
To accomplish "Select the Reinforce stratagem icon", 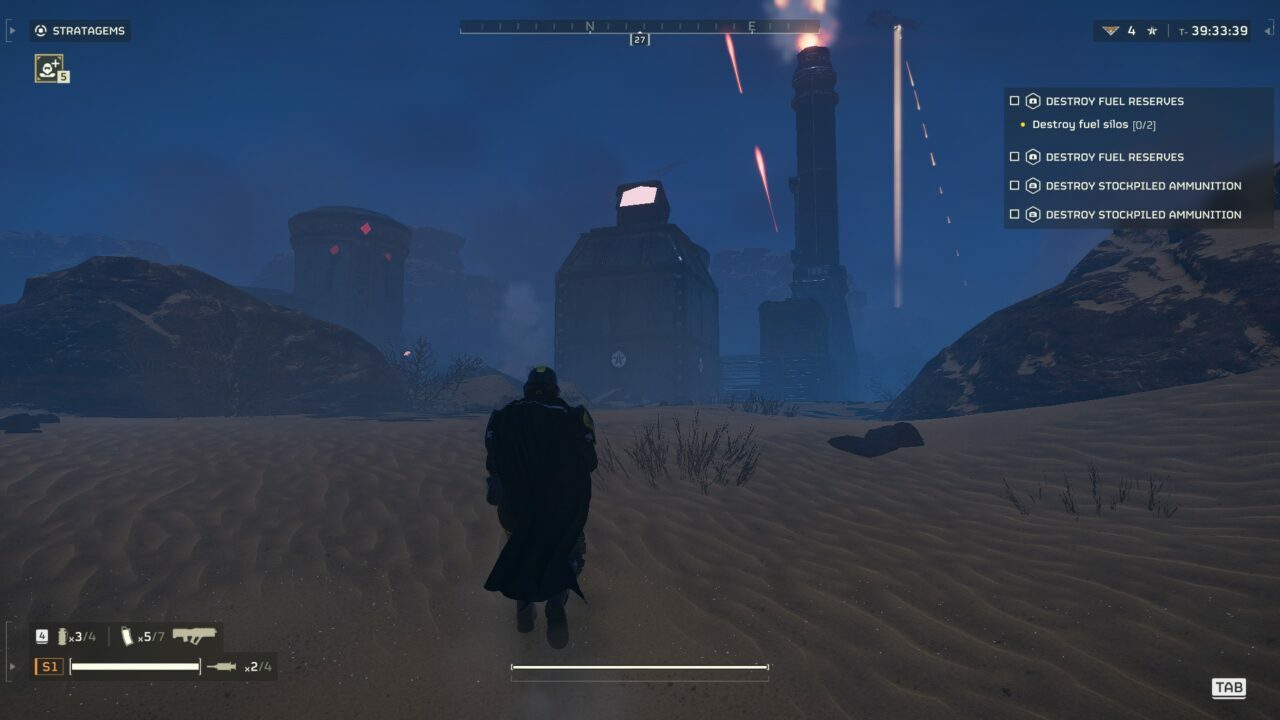I will pyautogui.click(x=49, y=68).
